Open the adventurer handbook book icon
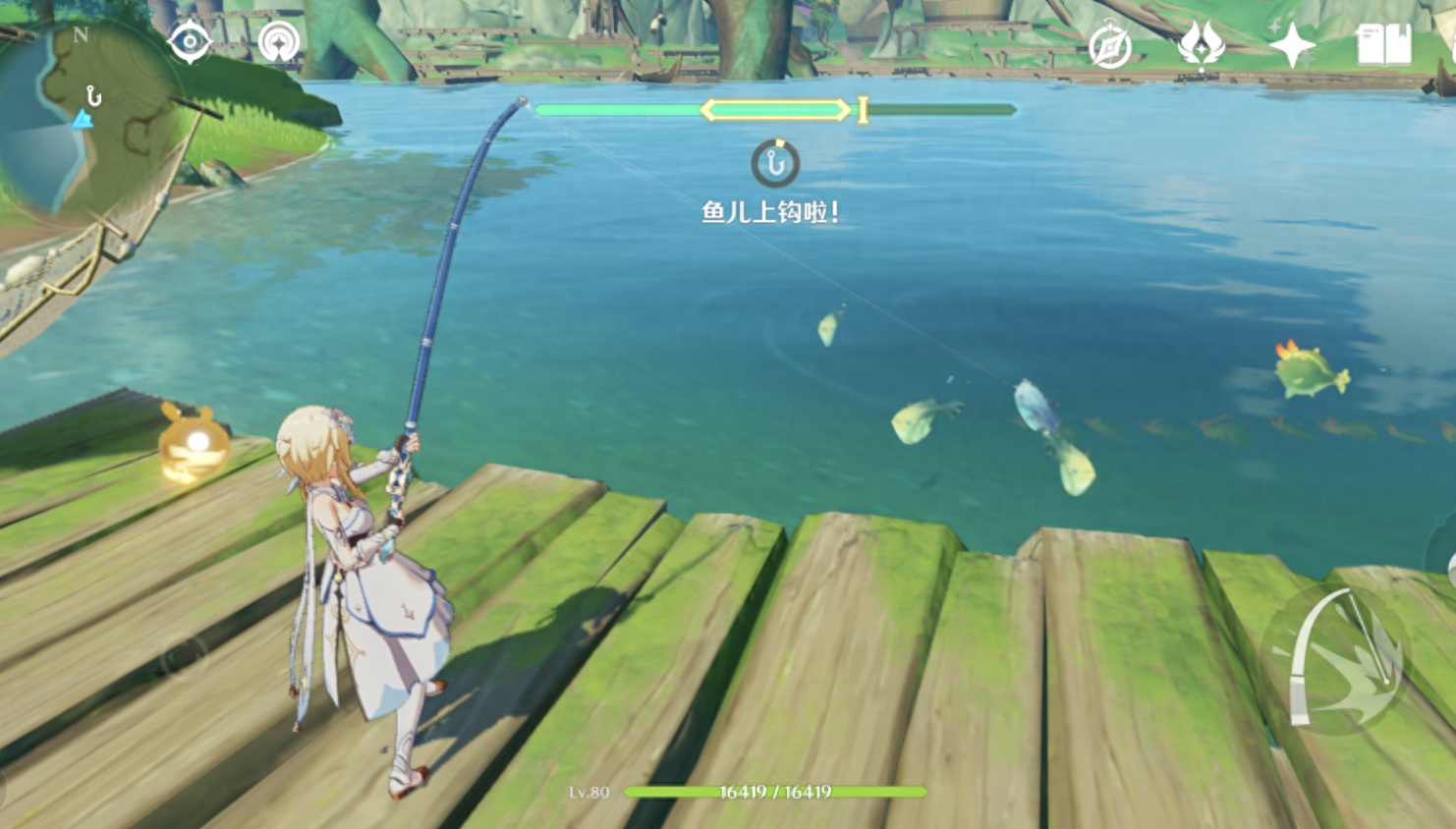 pyautogui.click(x=1383, y=44)
